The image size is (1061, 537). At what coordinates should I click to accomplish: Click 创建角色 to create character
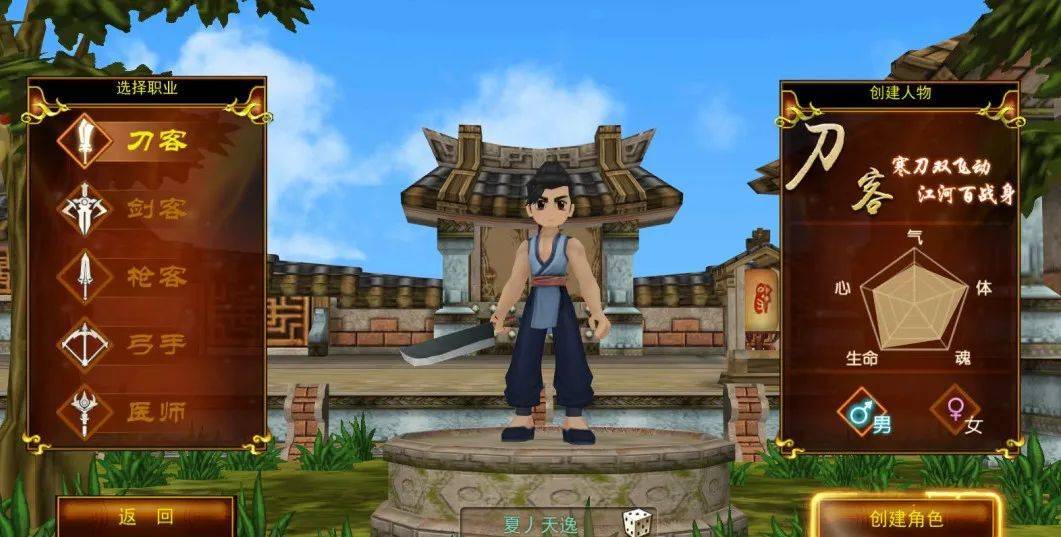point(905,518)
